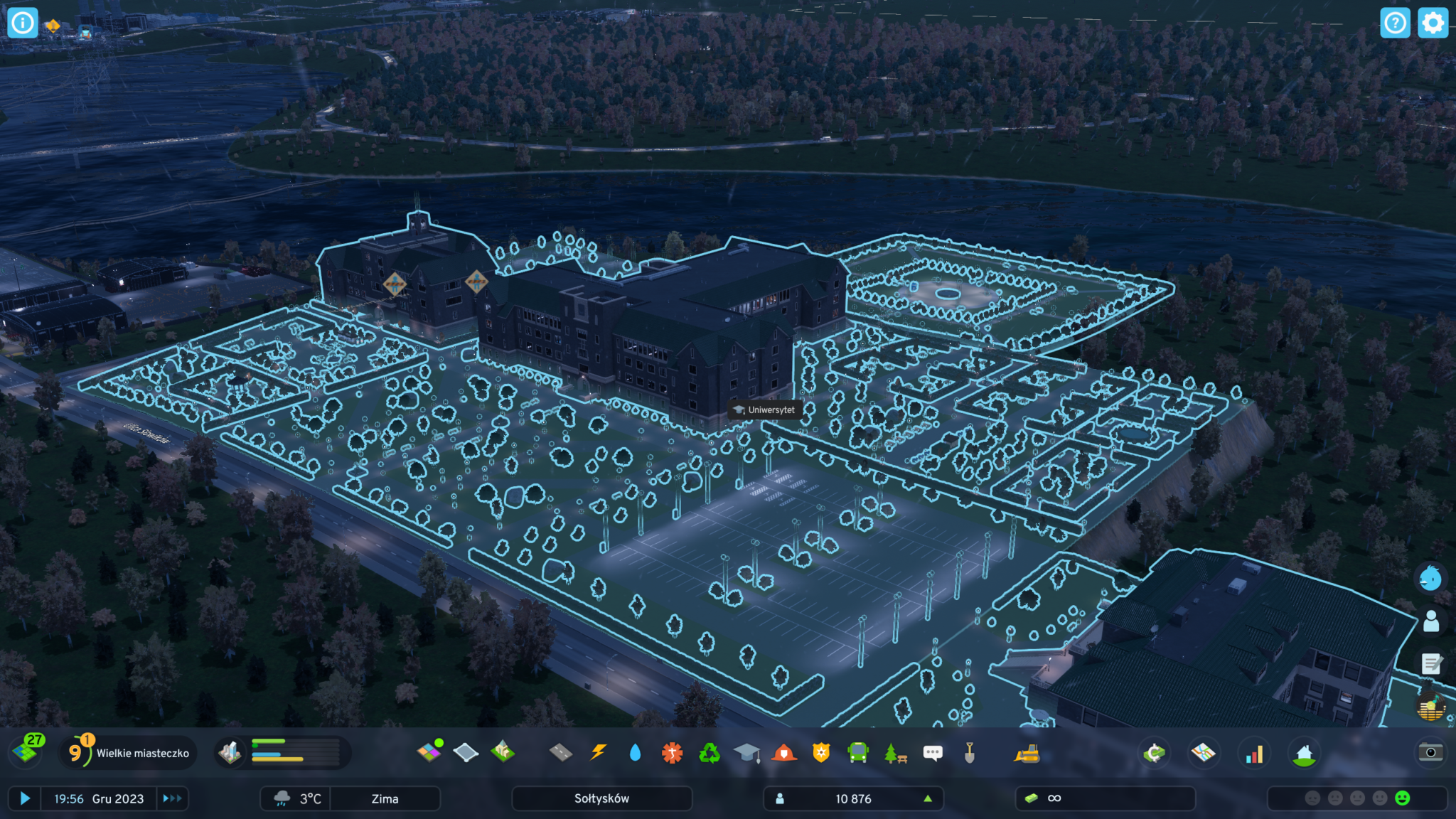The height and width of the screenshot is (819, 1456).
Task: Select the Roads build menu
Action: 561,752
